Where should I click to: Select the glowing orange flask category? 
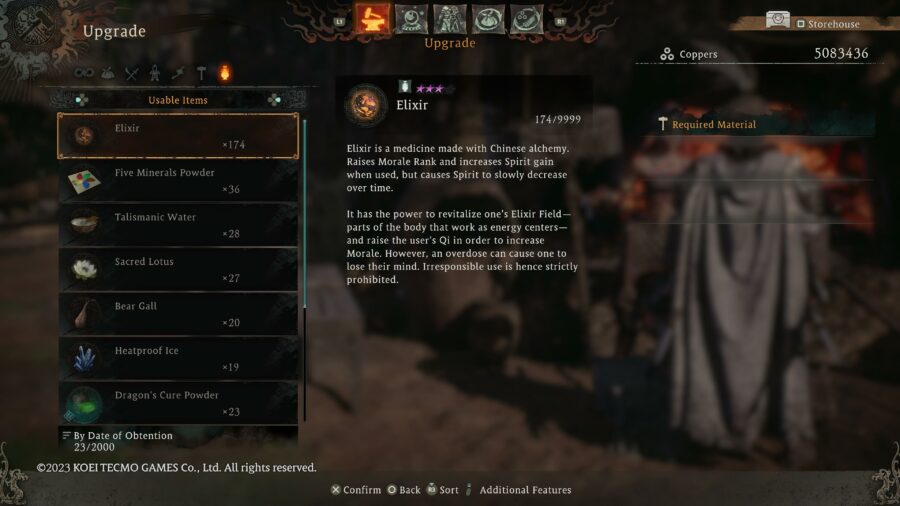pyautogui.click(x=224, y=73)
